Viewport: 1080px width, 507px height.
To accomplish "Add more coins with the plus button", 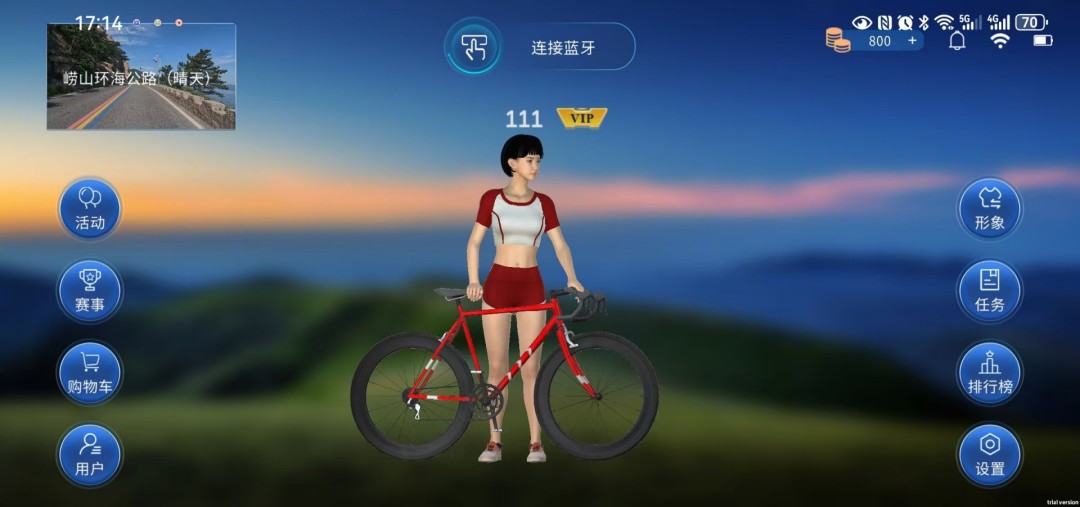I will (x=911, y=41).
